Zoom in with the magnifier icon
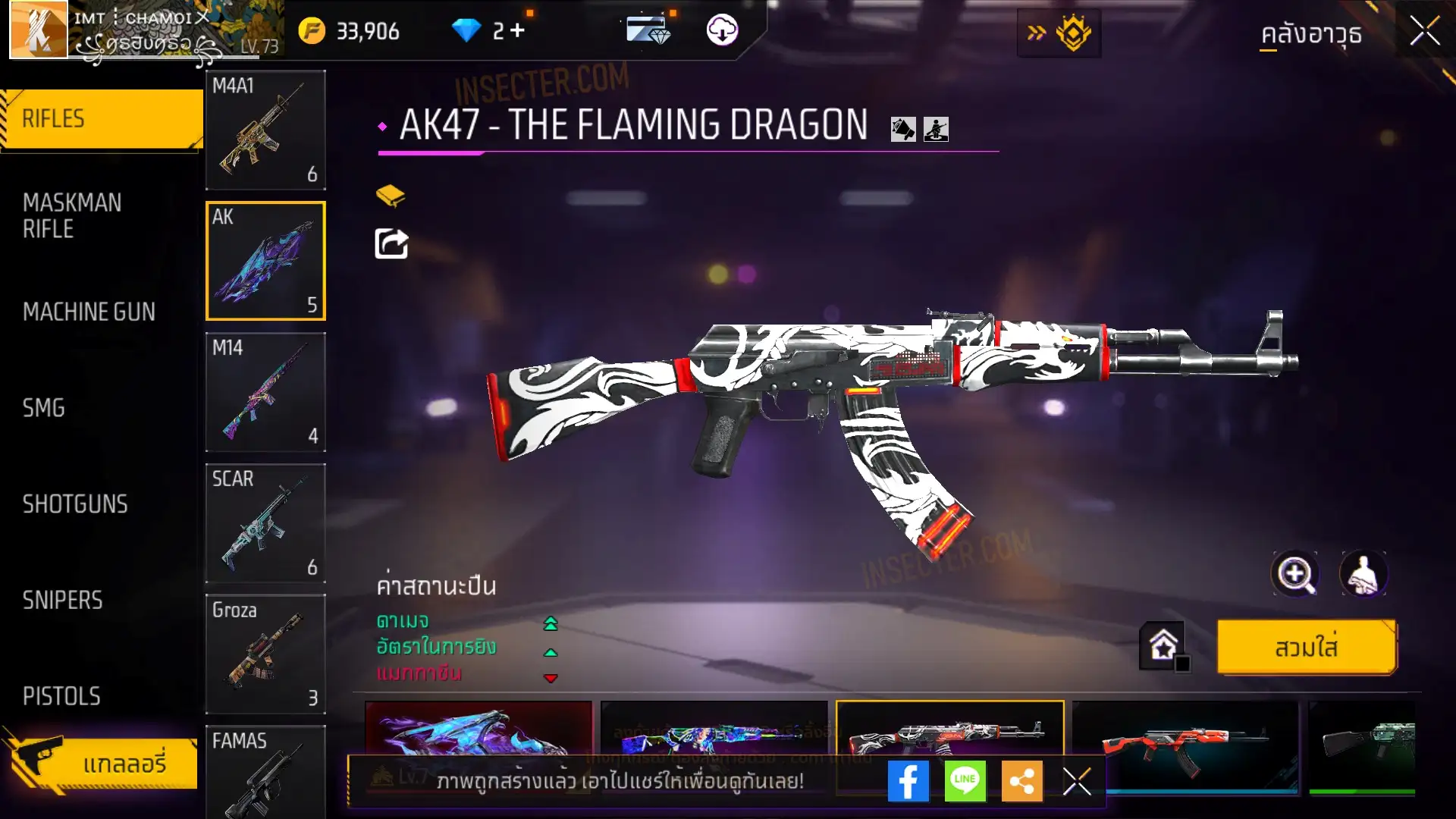The image size is (1456, 819). [1294, 574]
